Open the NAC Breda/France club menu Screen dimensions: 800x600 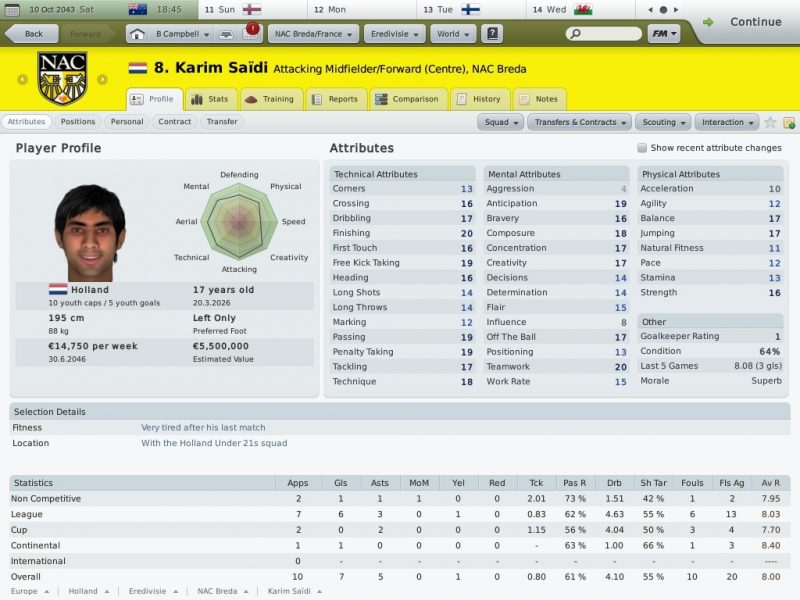click(314, 34)
